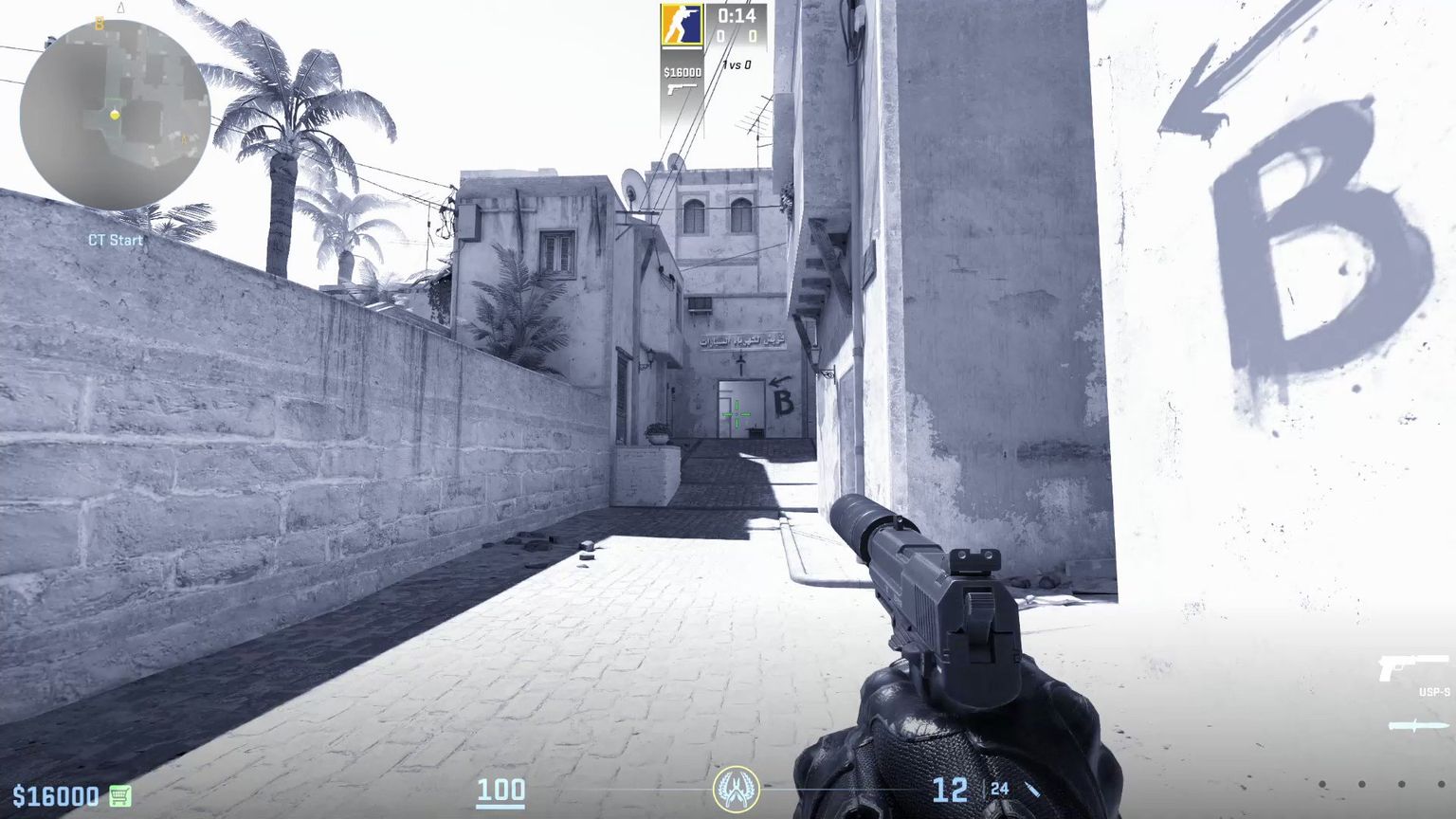Click the 'CT Start' location label
1456x819 pixels.
115,240
